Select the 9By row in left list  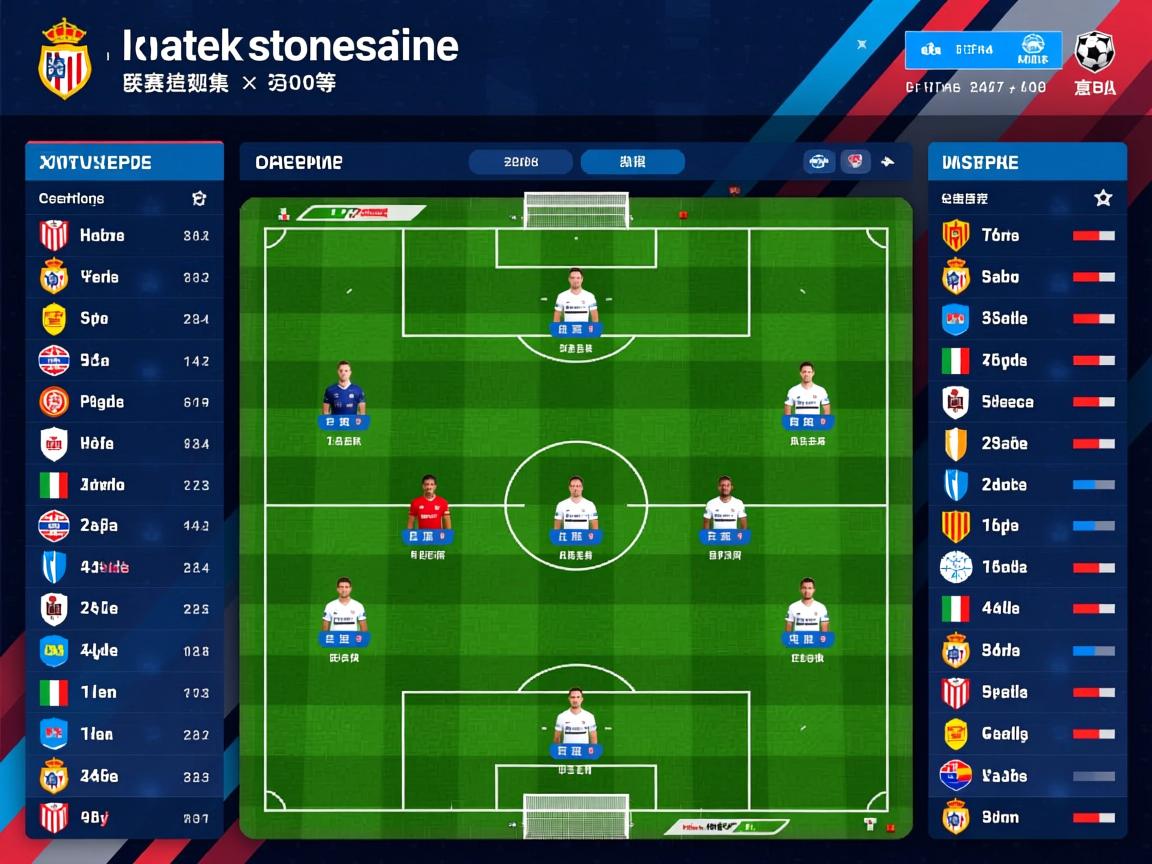pos(124,818)
